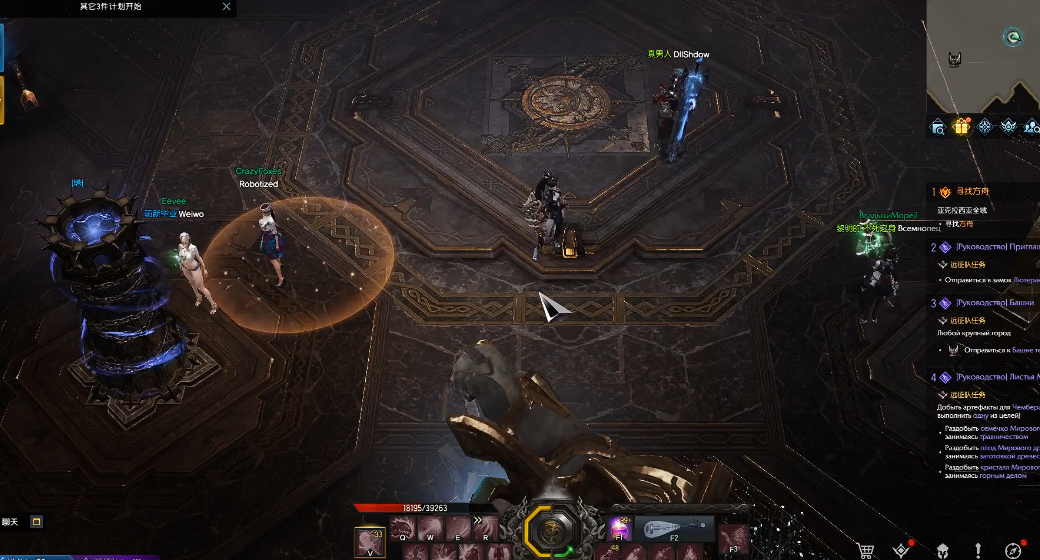This screenshot has width=1040, height=560.
Task: Open the minimap
Action: [984, 55]
